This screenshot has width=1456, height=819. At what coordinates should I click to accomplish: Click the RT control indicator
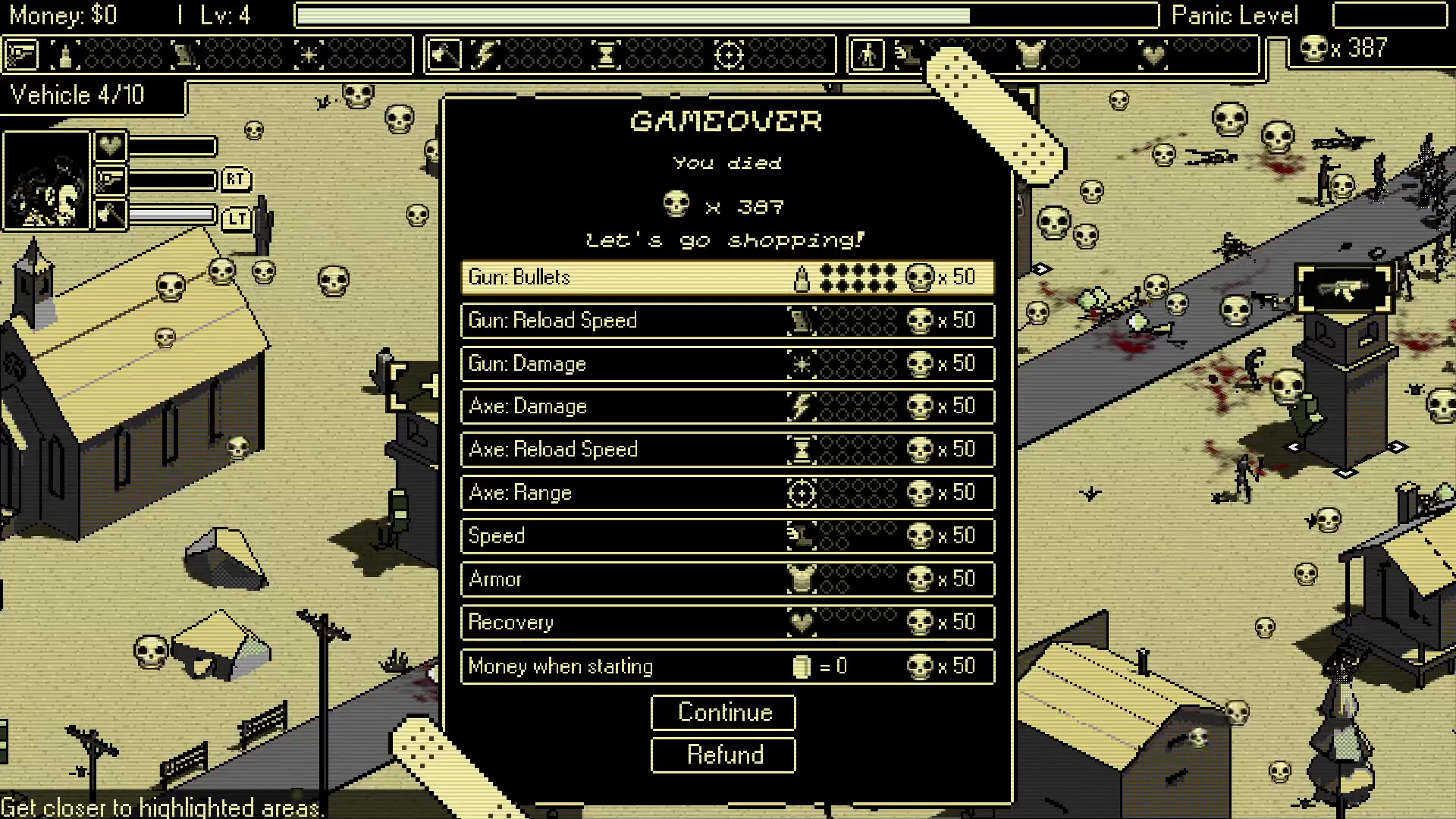point(235,180)
